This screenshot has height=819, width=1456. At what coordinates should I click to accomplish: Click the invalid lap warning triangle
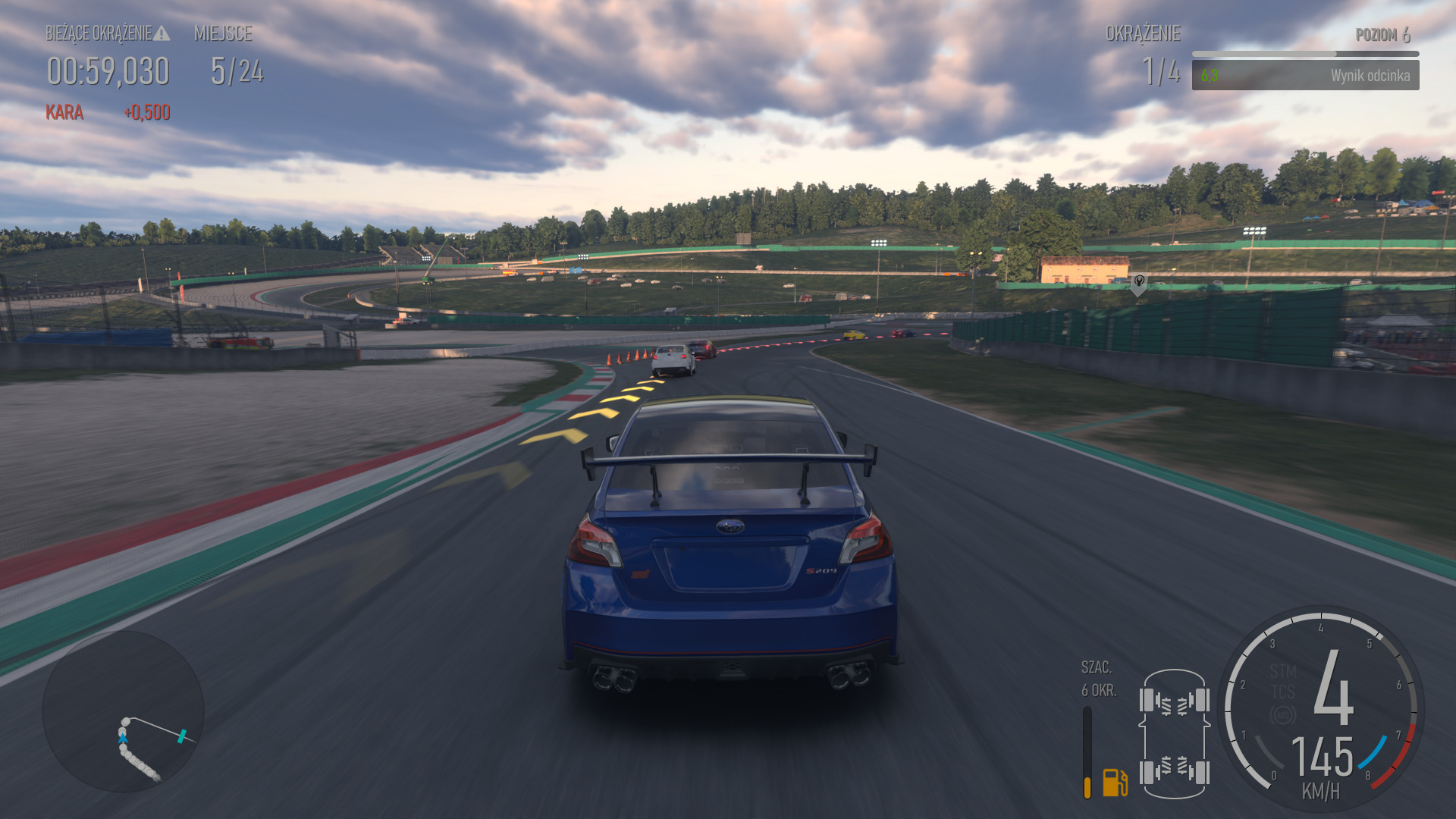[x=162, y=33]
